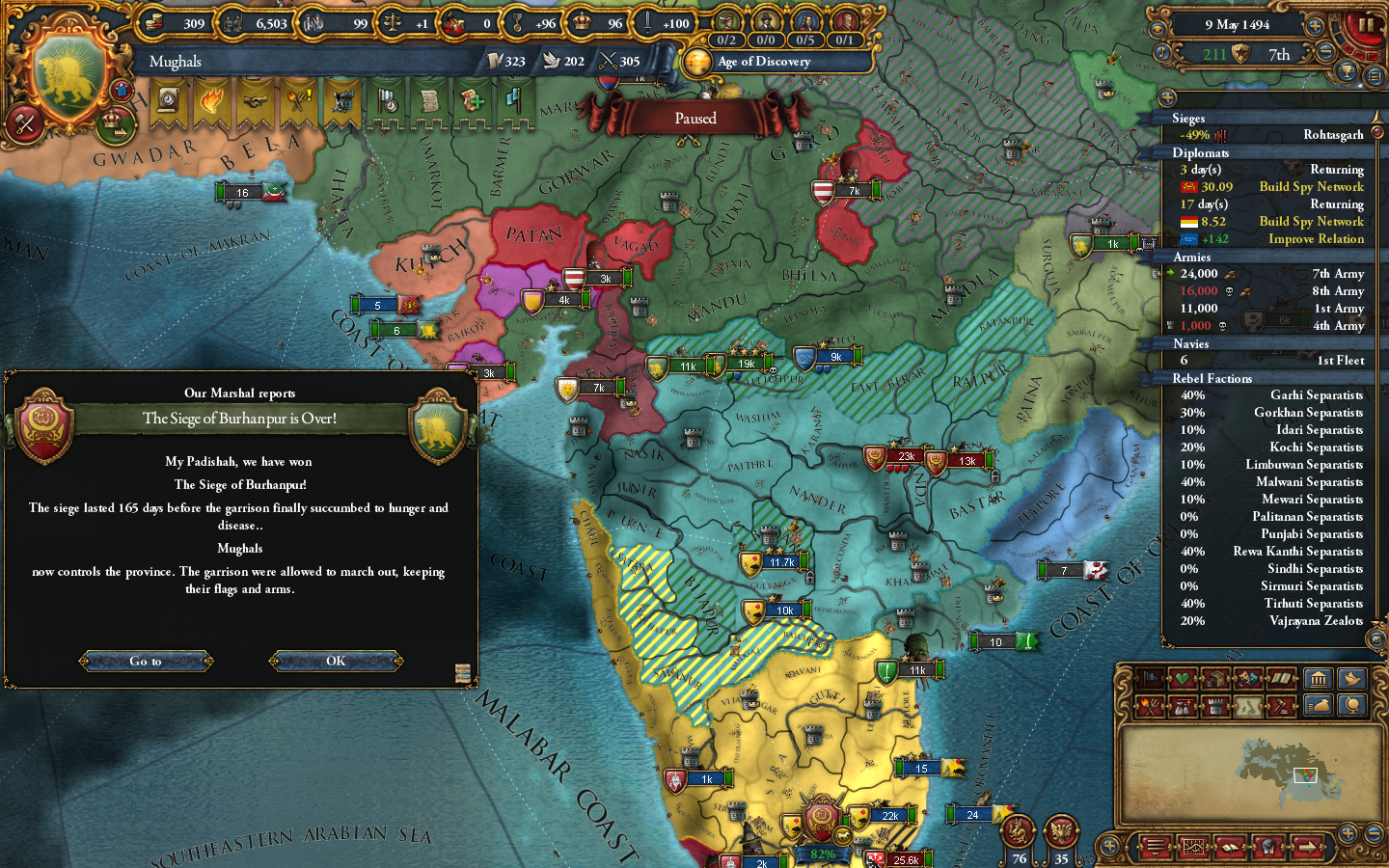Screen dimensions: 1389x868
Task: Increase game speed with the plus control
Action: coord(1314,26)
